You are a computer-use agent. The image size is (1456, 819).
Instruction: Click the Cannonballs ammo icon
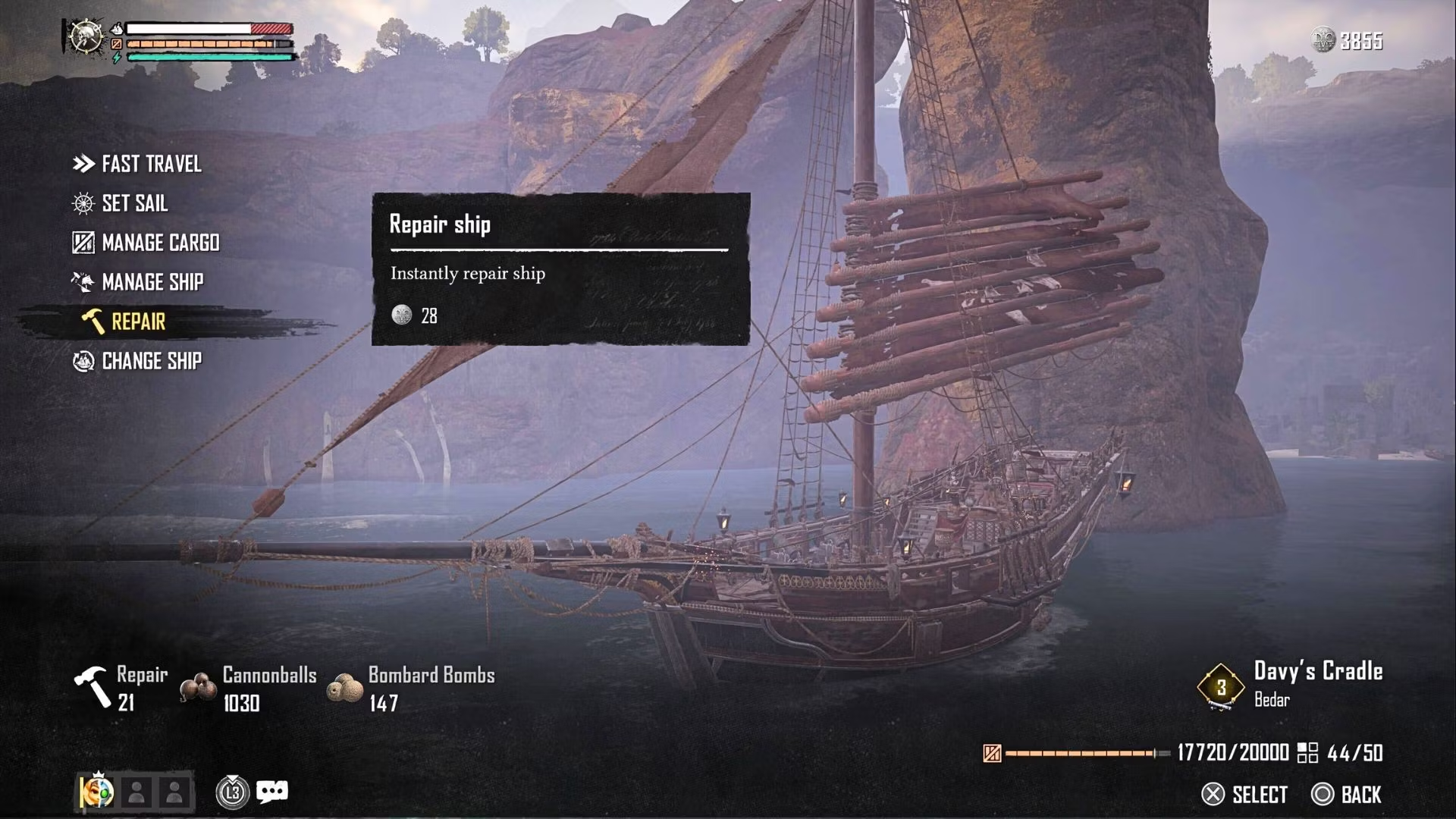(199, 689)
